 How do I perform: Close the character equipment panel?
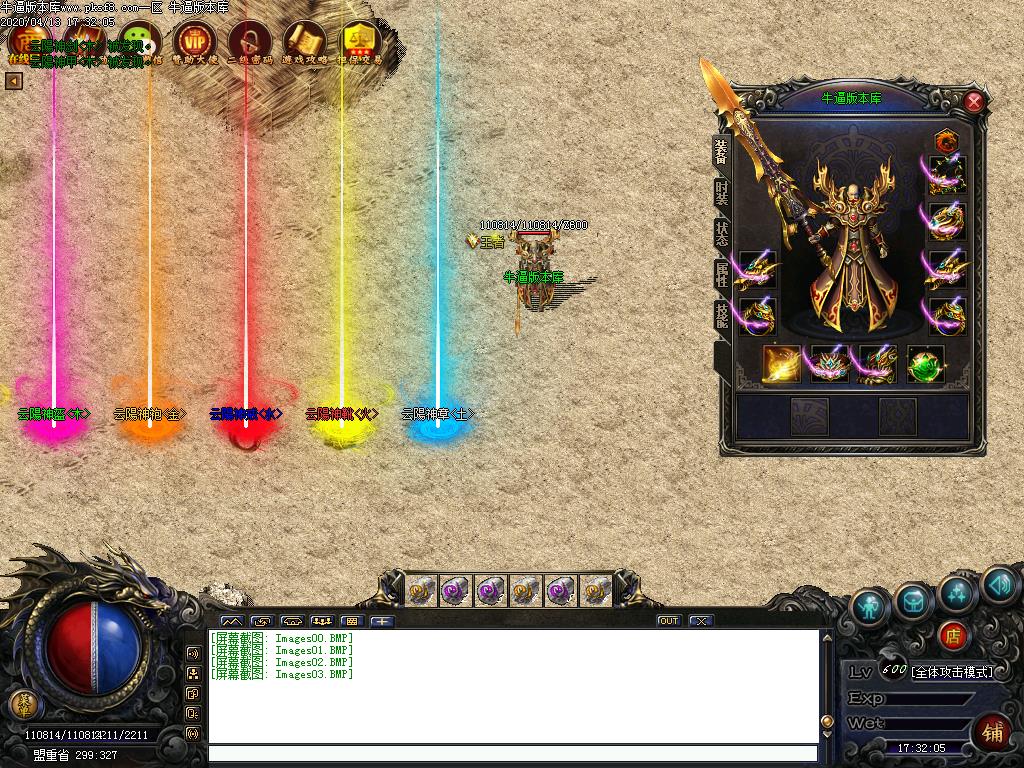tap(974, 101)
